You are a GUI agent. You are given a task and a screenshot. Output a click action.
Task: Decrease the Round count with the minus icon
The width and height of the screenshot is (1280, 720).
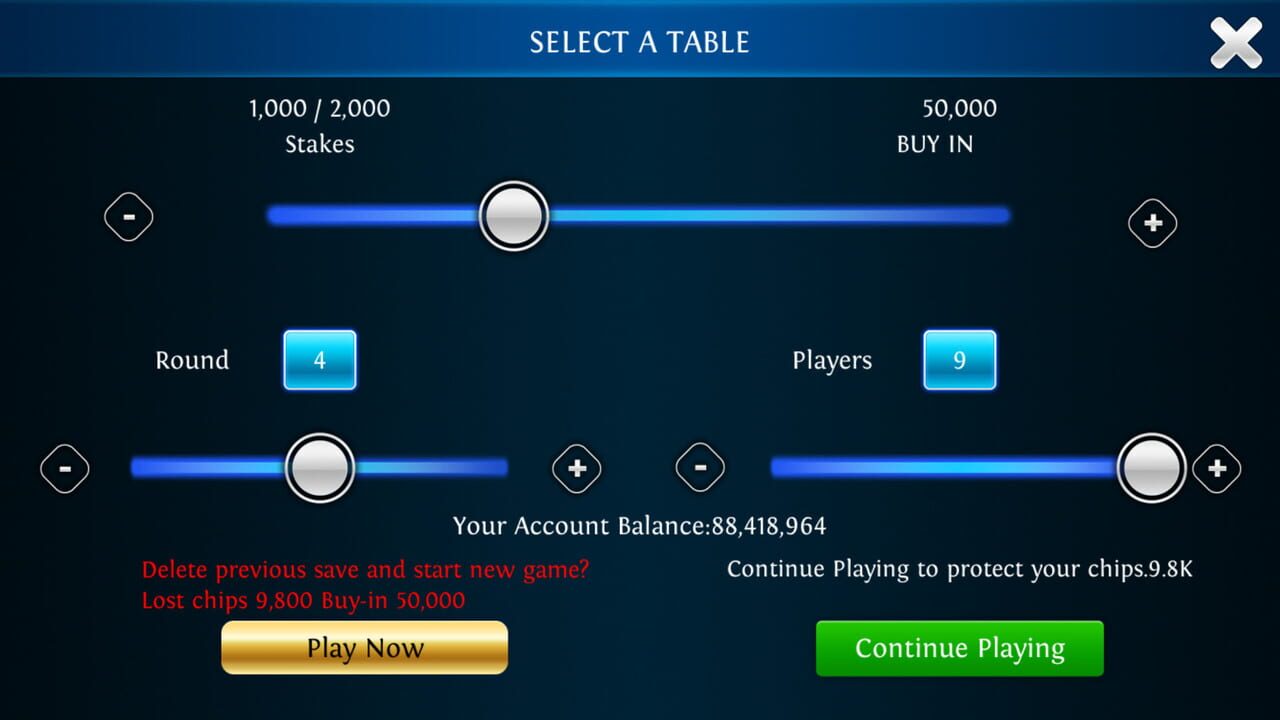pos(65,467)
